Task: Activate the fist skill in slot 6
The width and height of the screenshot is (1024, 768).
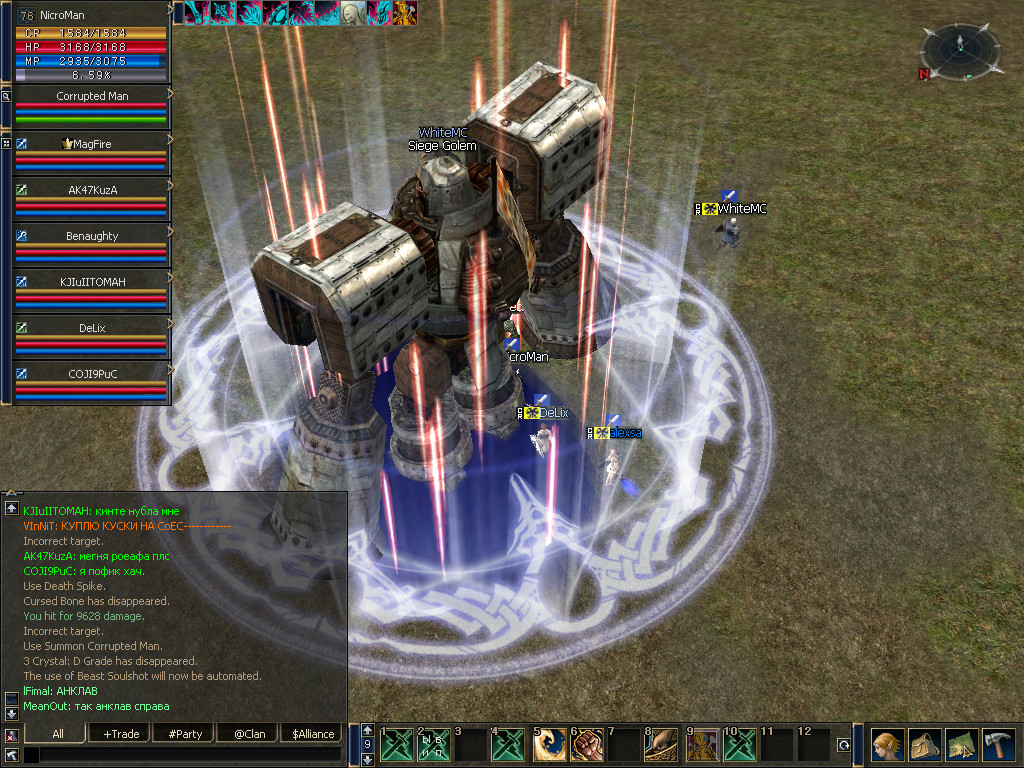Action: click(587, 745)
